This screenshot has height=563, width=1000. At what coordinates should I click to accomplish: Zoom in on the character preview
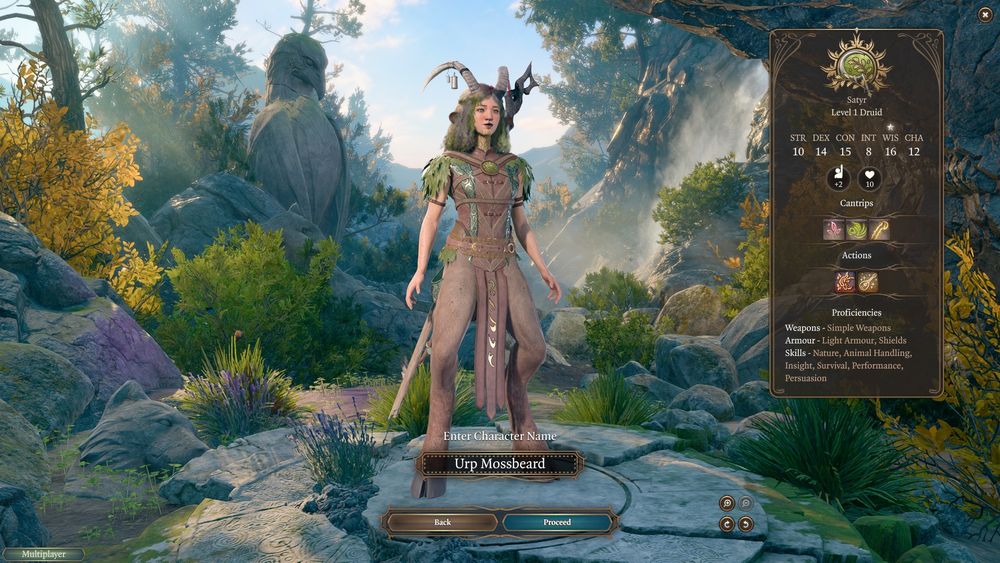click(727, 504)
